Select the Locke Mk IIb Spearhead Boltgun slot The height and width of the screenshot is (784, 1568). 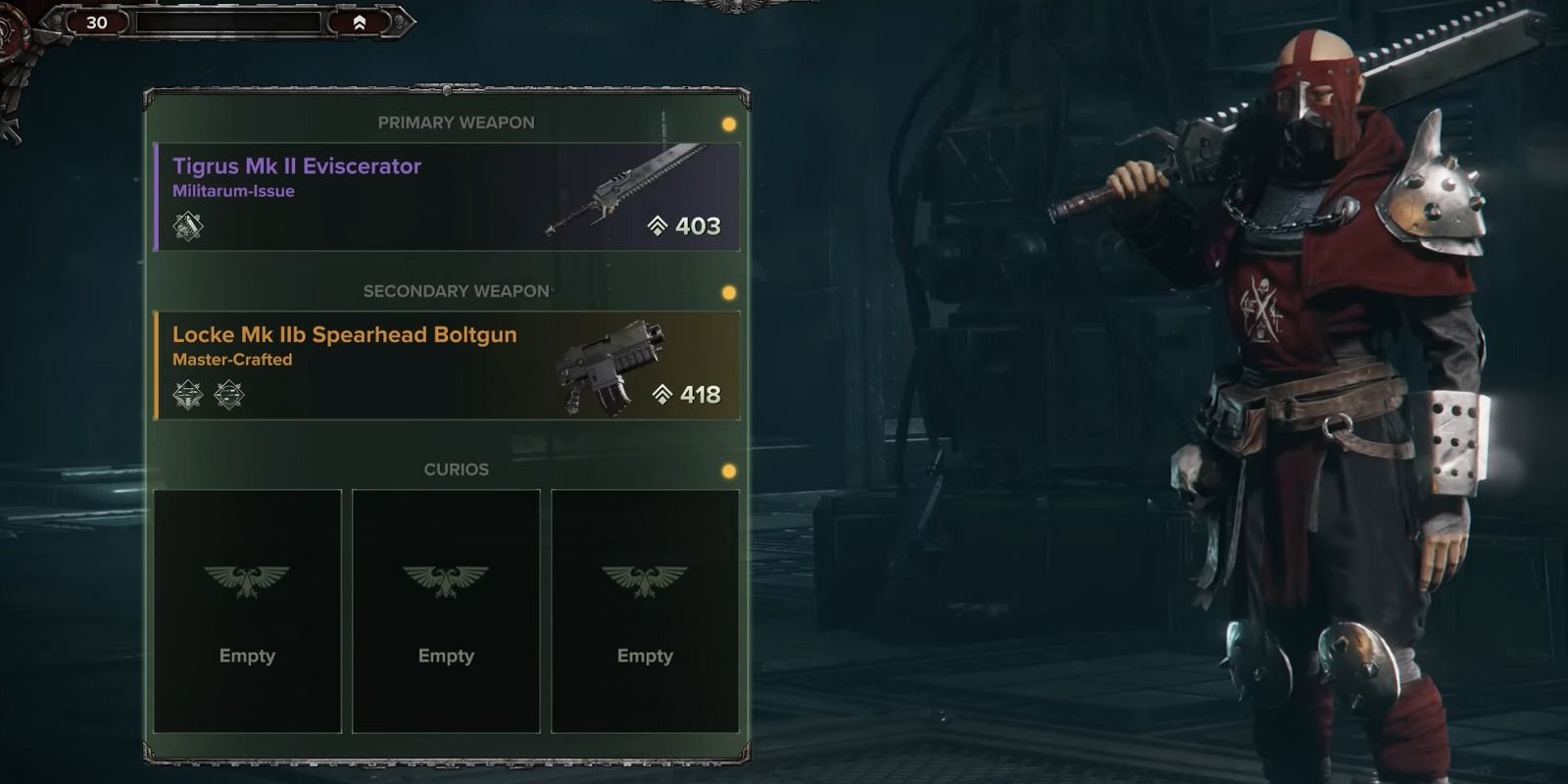click(x=446, y=365)
